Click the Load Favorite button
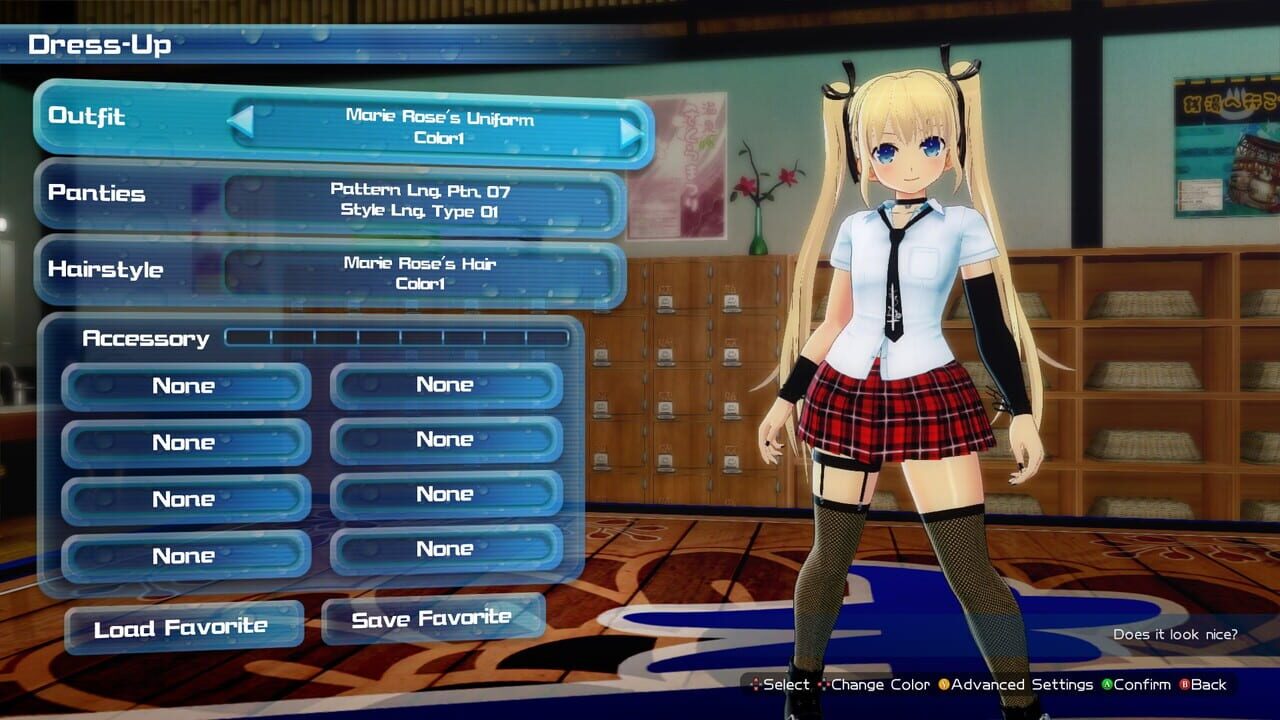The height and width of the screenshot is (720, 1280). coord(183,625)
